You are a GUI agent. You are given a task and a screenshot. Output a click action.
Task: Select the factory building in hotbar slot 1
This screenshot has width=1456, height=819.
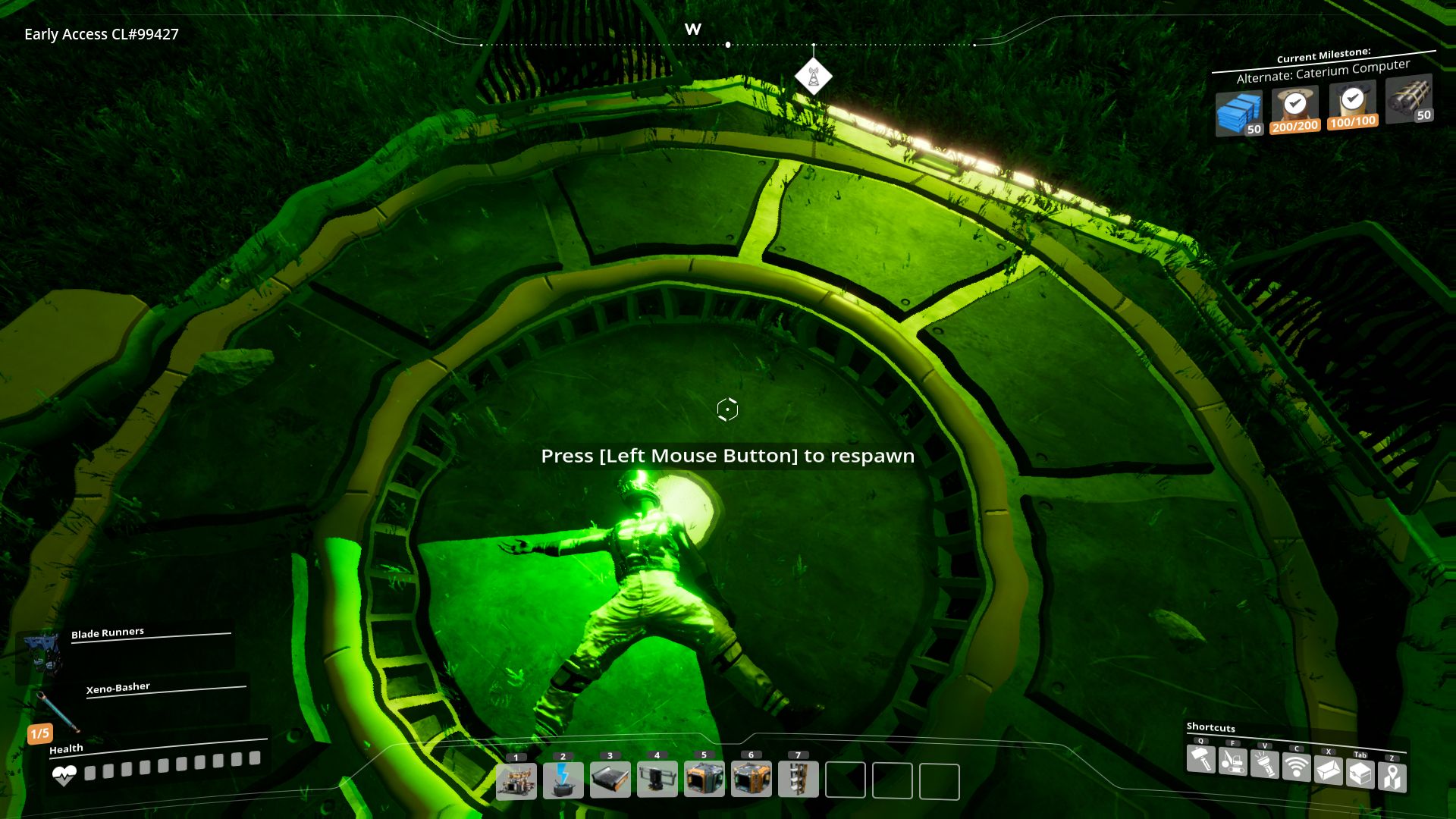click(516, 781)
